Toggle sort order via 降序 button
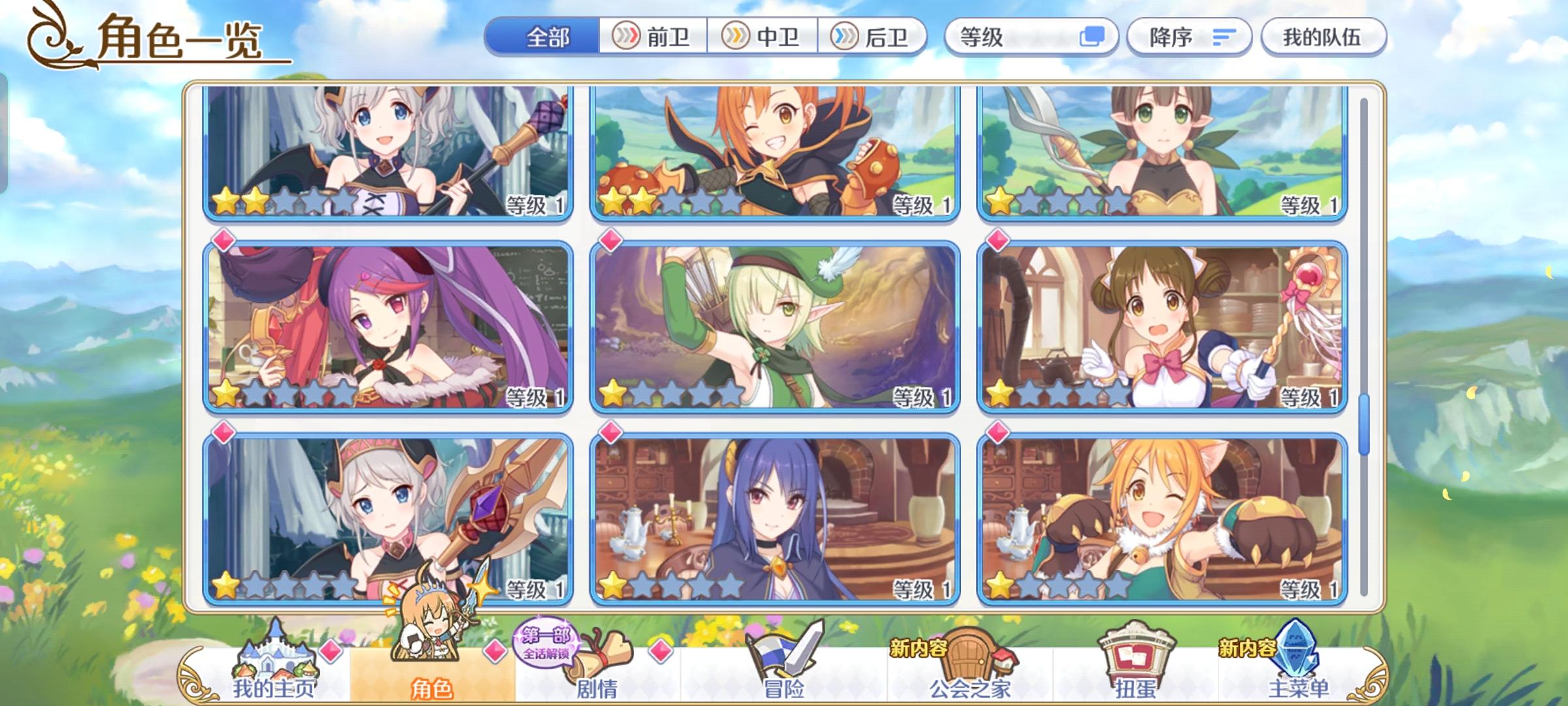The width and height of the screenshot is (1568, 706). click(1189, 37)
